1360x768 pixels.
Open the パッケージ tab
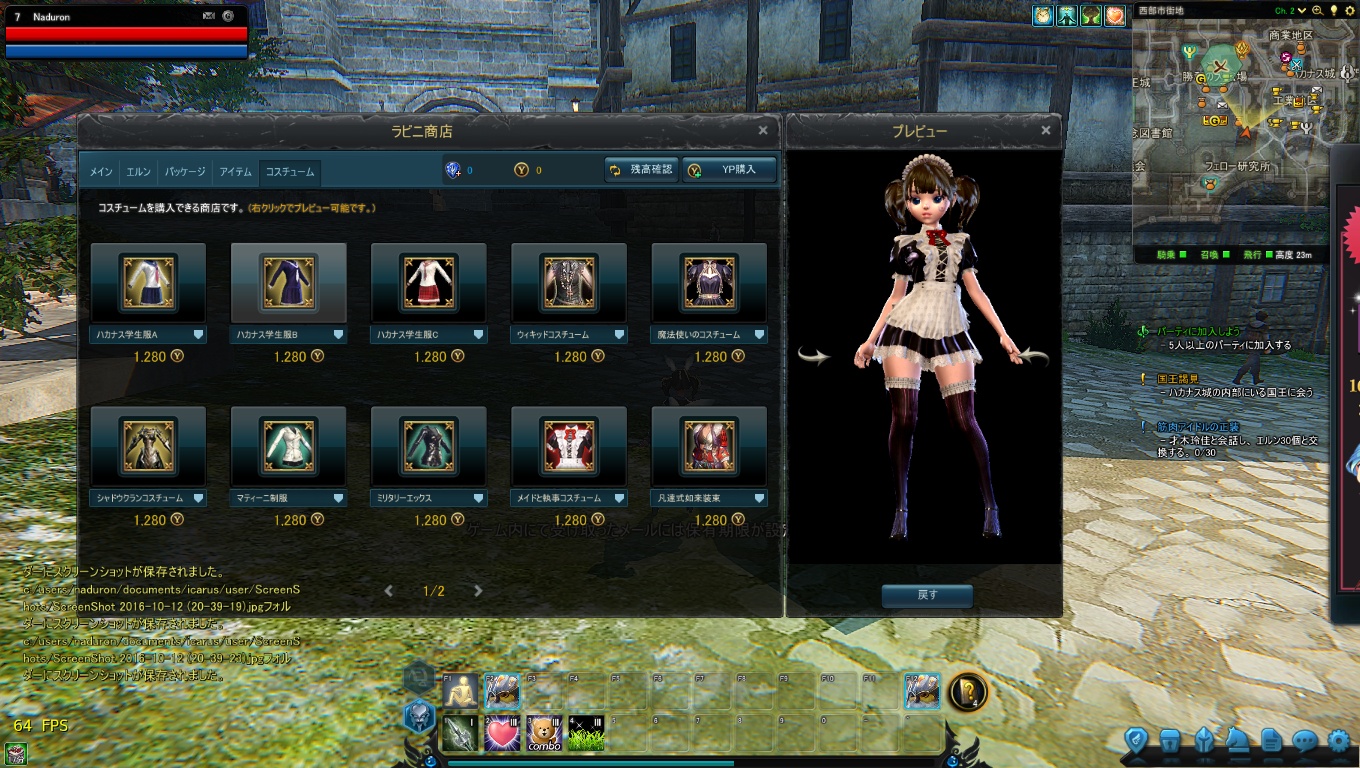click(185, 172)
